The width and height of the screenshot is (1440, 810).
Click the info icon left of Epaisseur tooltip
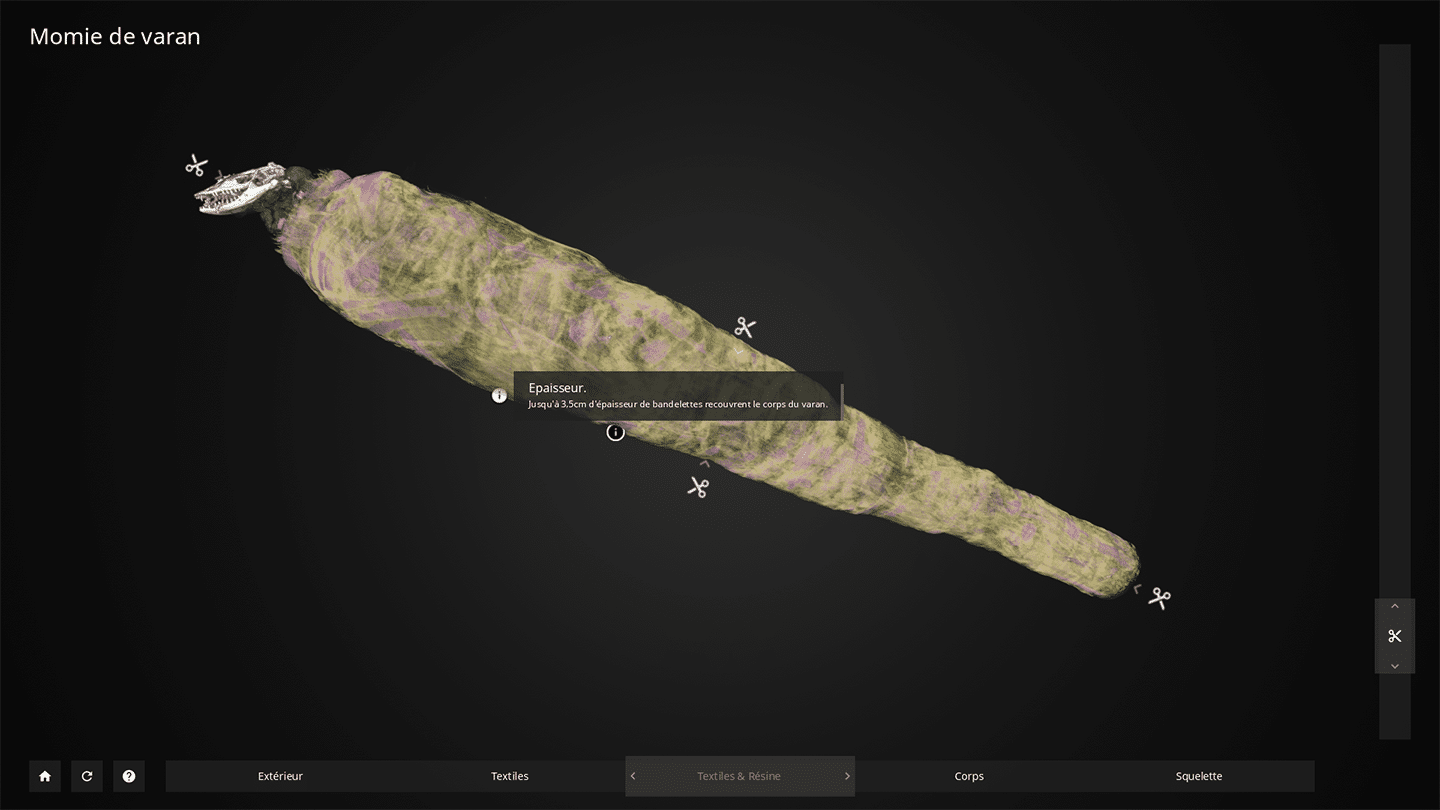click(x=500, y=396)
